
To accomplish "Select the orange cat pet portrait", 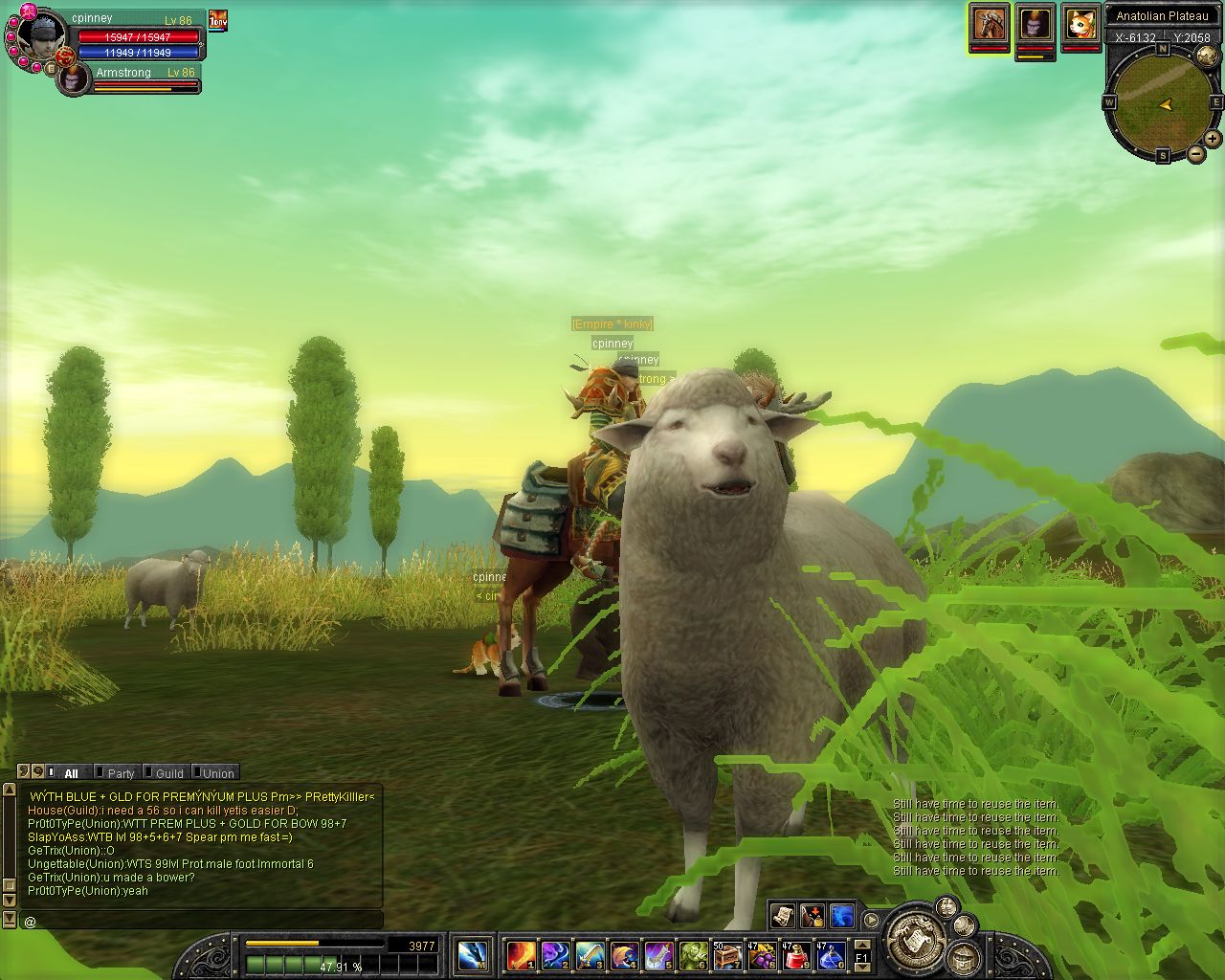I will tap(1081, 24).
